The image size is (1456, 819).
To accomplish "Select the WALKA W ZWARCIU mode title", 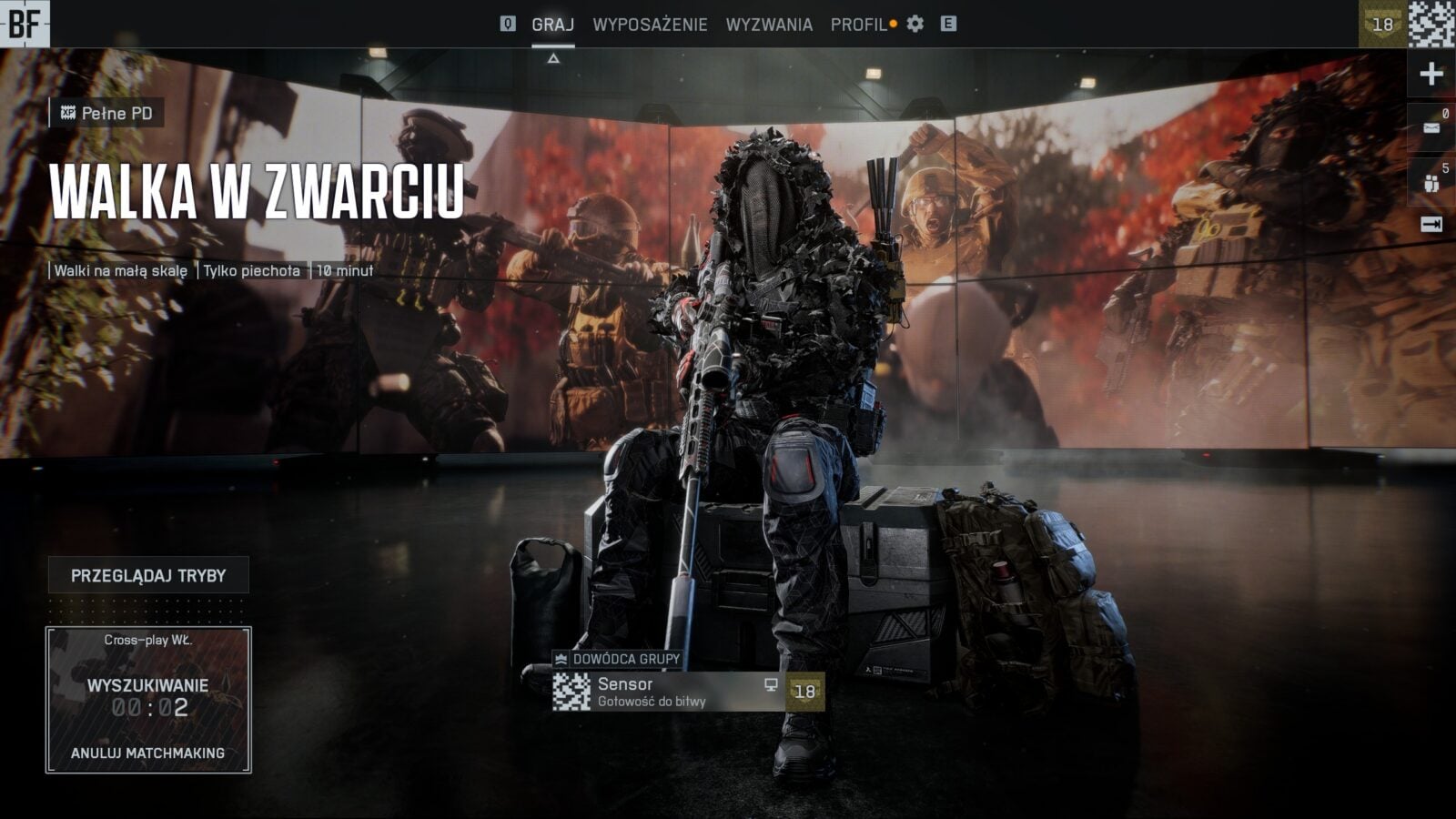I will pos(257,192).
